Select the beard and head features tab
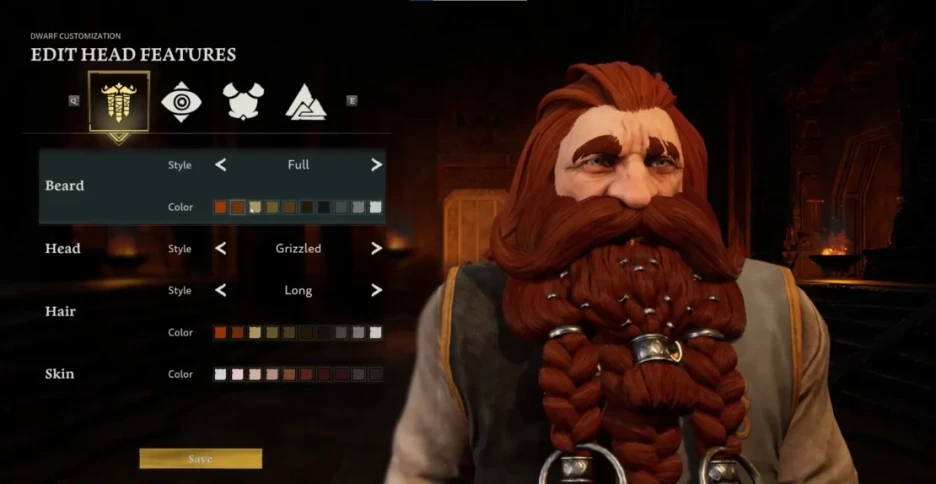 point(119,101)
